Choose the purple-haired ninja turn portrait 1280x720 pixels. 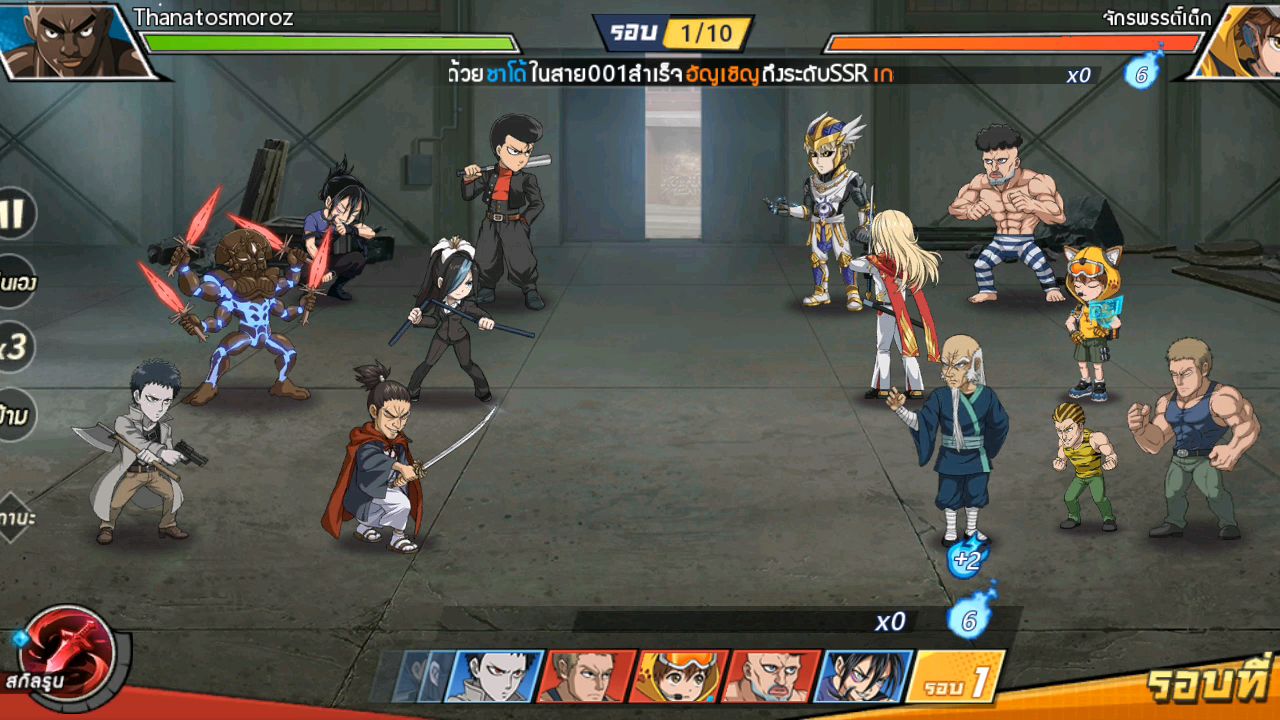[861, 676]
